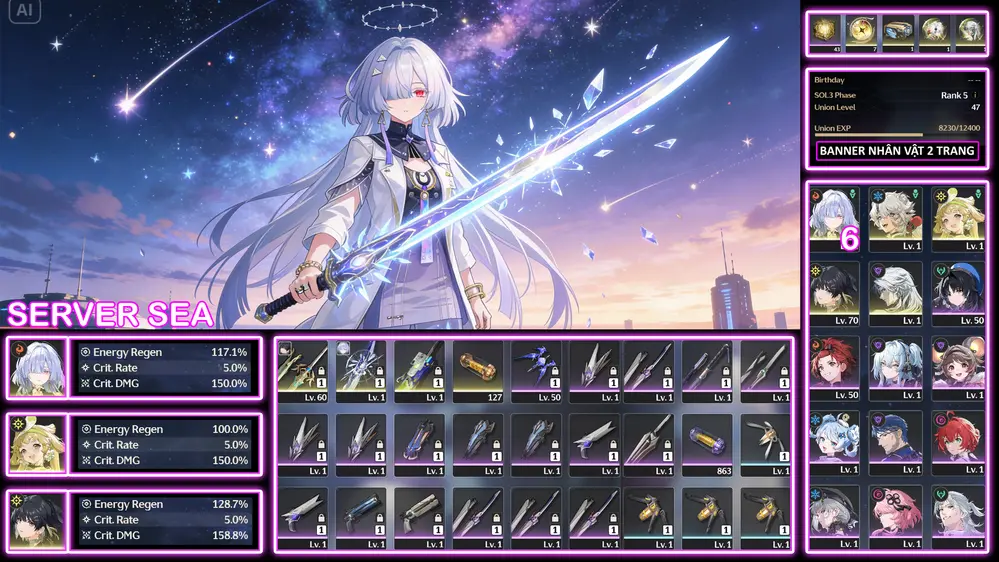Screen dimensions: 999x562
Task: Open the portrait beside 117.1% Energy Regen
Action: [38, 368]
